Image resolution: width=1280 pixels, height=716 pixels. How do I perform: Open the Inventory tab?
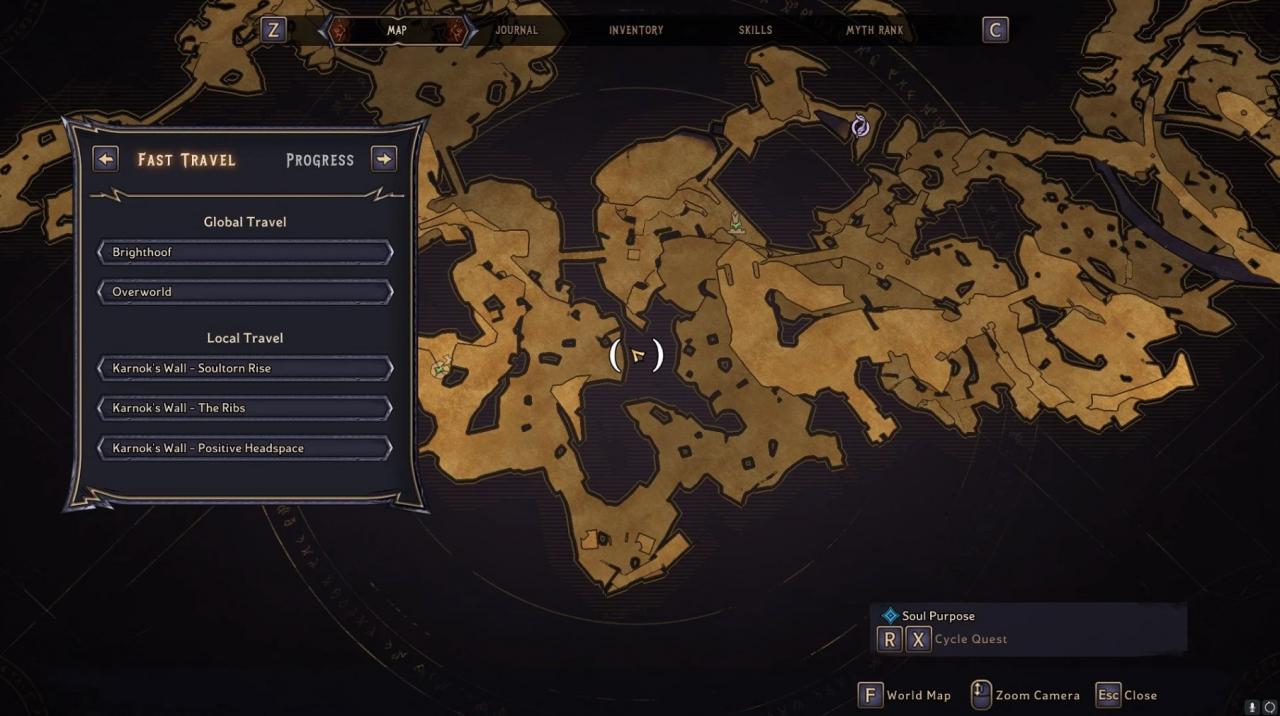(x=636, y=30)
